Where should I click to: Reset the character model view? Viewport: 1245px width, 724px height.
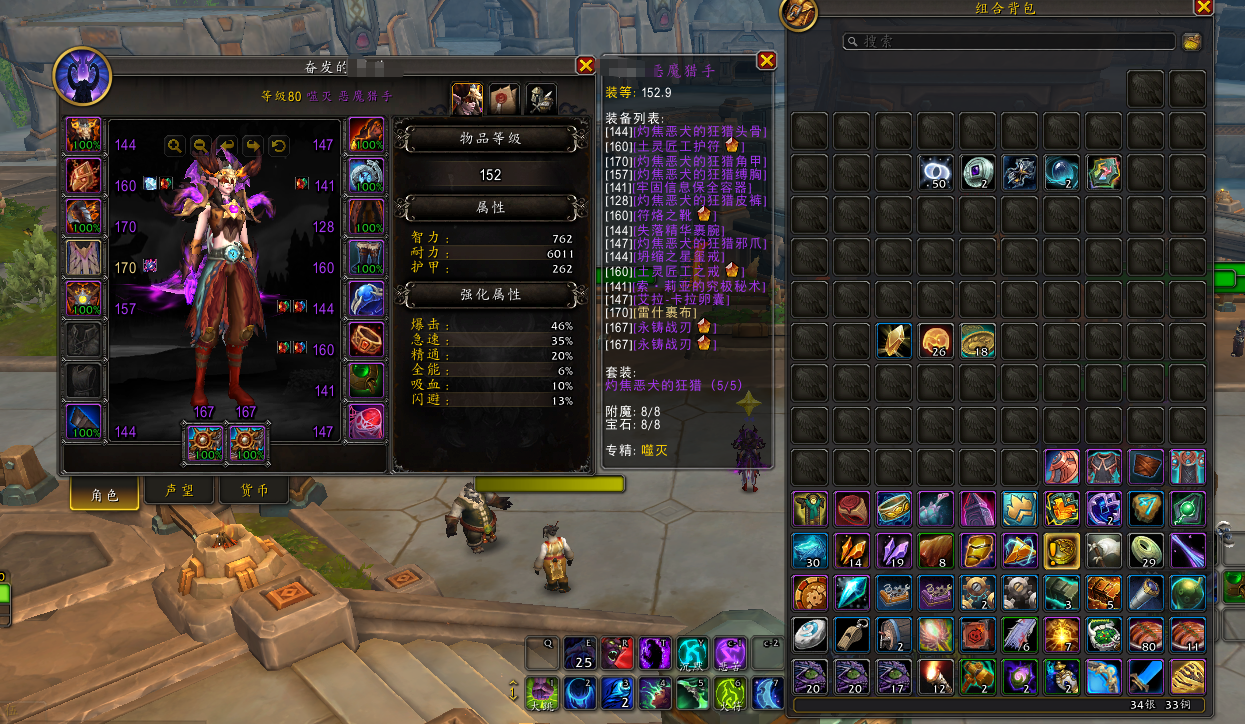point(279,146)
